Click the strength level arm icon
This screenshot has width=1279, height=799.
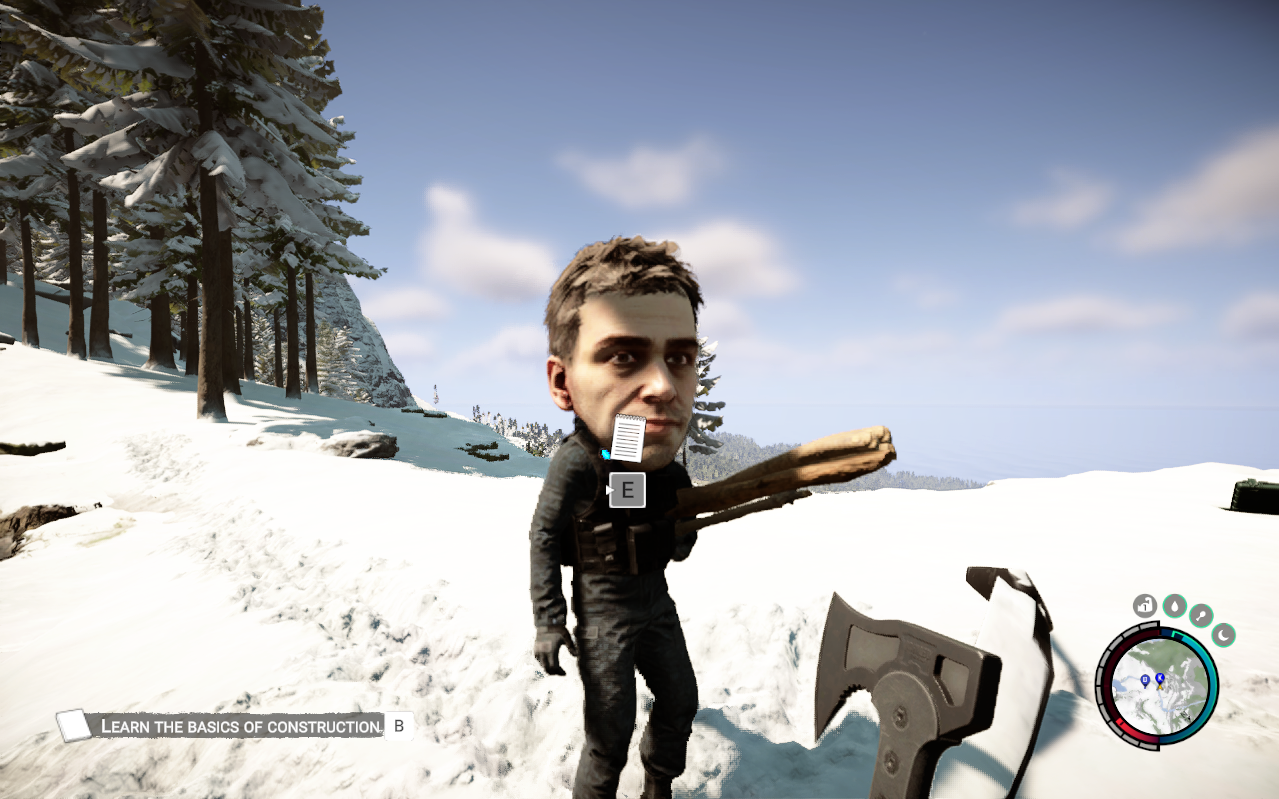1145,605
